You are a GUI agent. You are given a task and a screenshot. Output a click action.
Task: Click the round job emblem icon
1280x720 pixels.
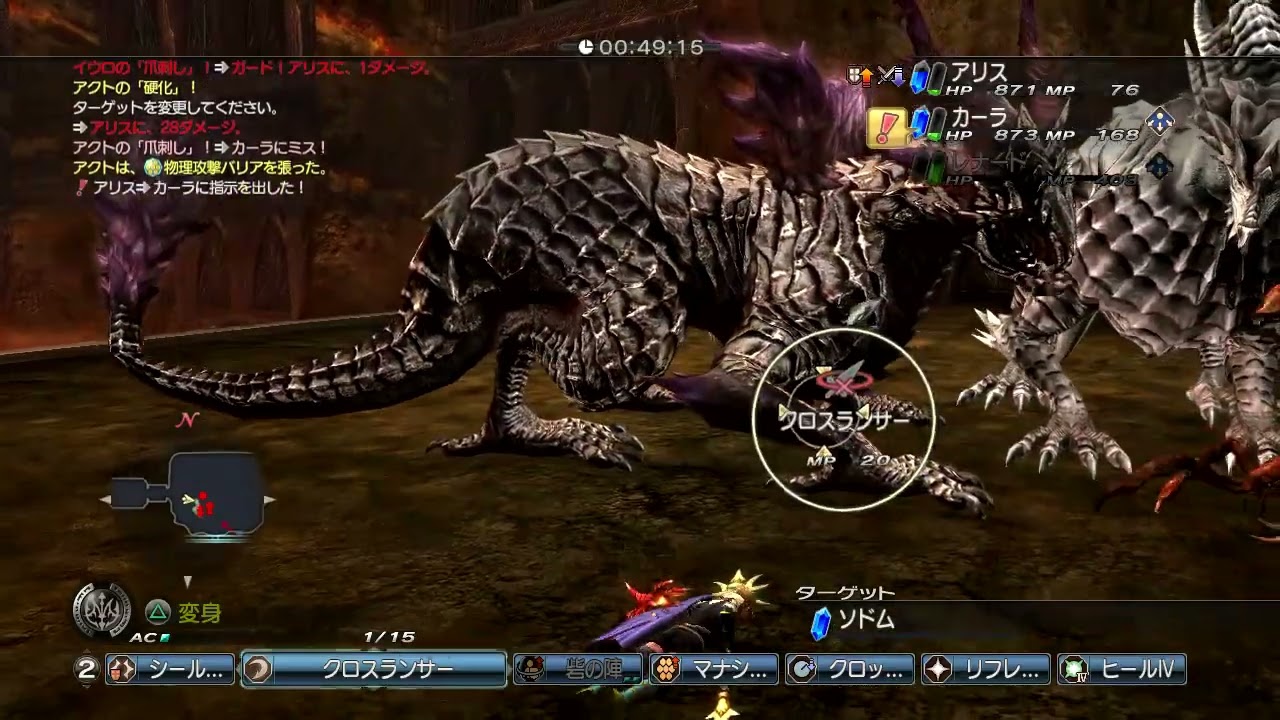pyautogui.click(x=102, y=609)
